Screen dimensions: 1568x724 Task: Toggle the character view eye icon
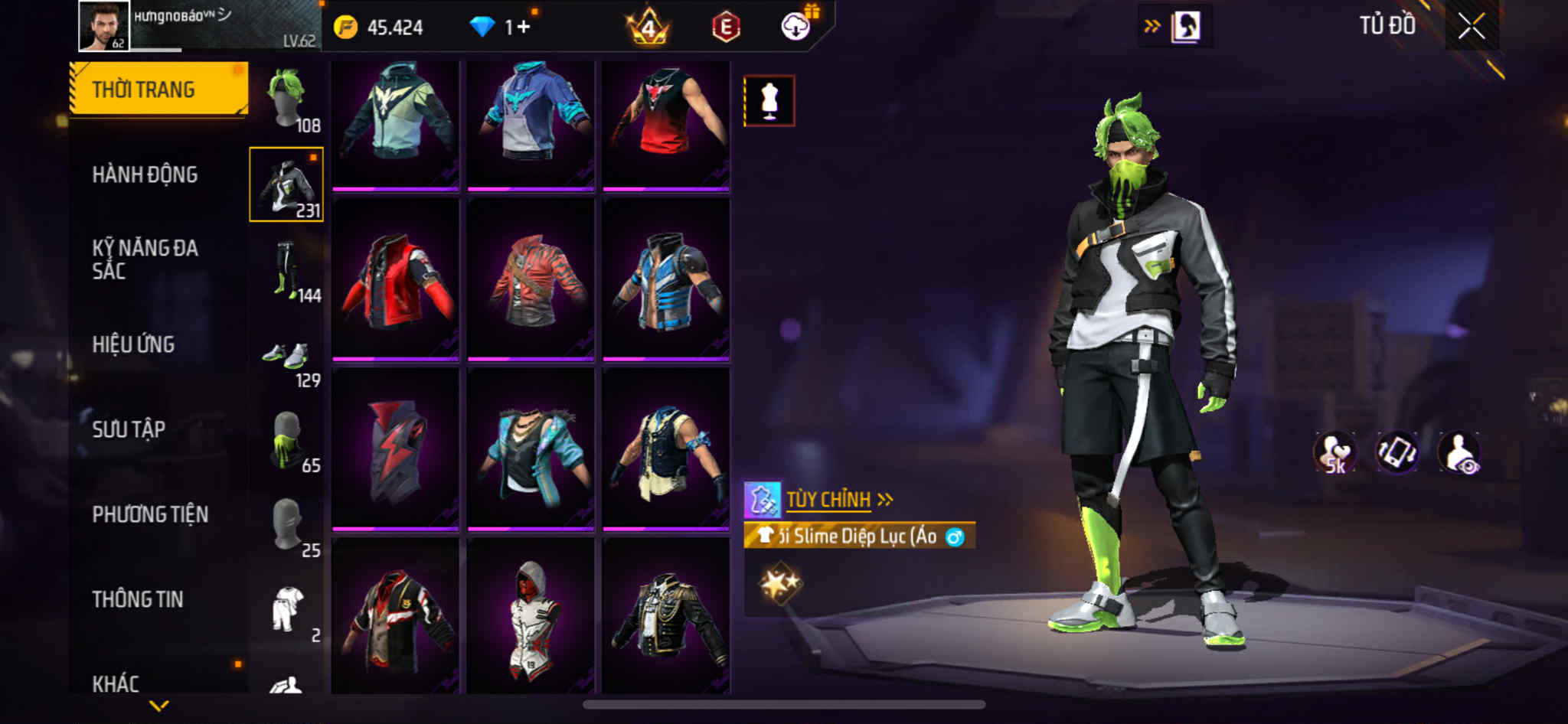1459,453
